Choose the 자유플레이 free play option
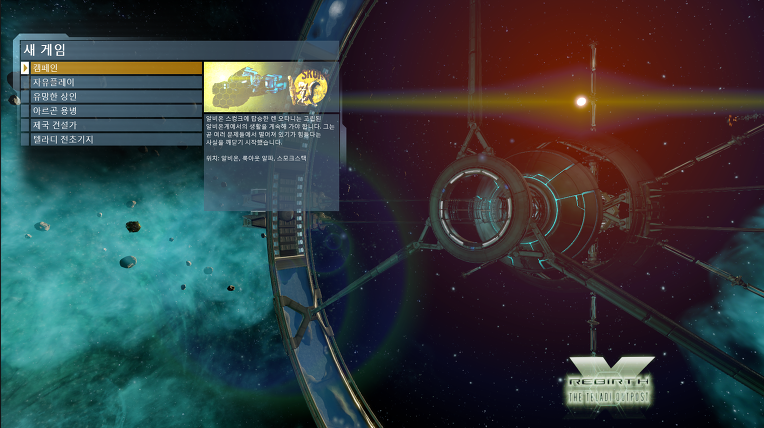Viewport: 764px width, 428px height. [x=110, y=82]
